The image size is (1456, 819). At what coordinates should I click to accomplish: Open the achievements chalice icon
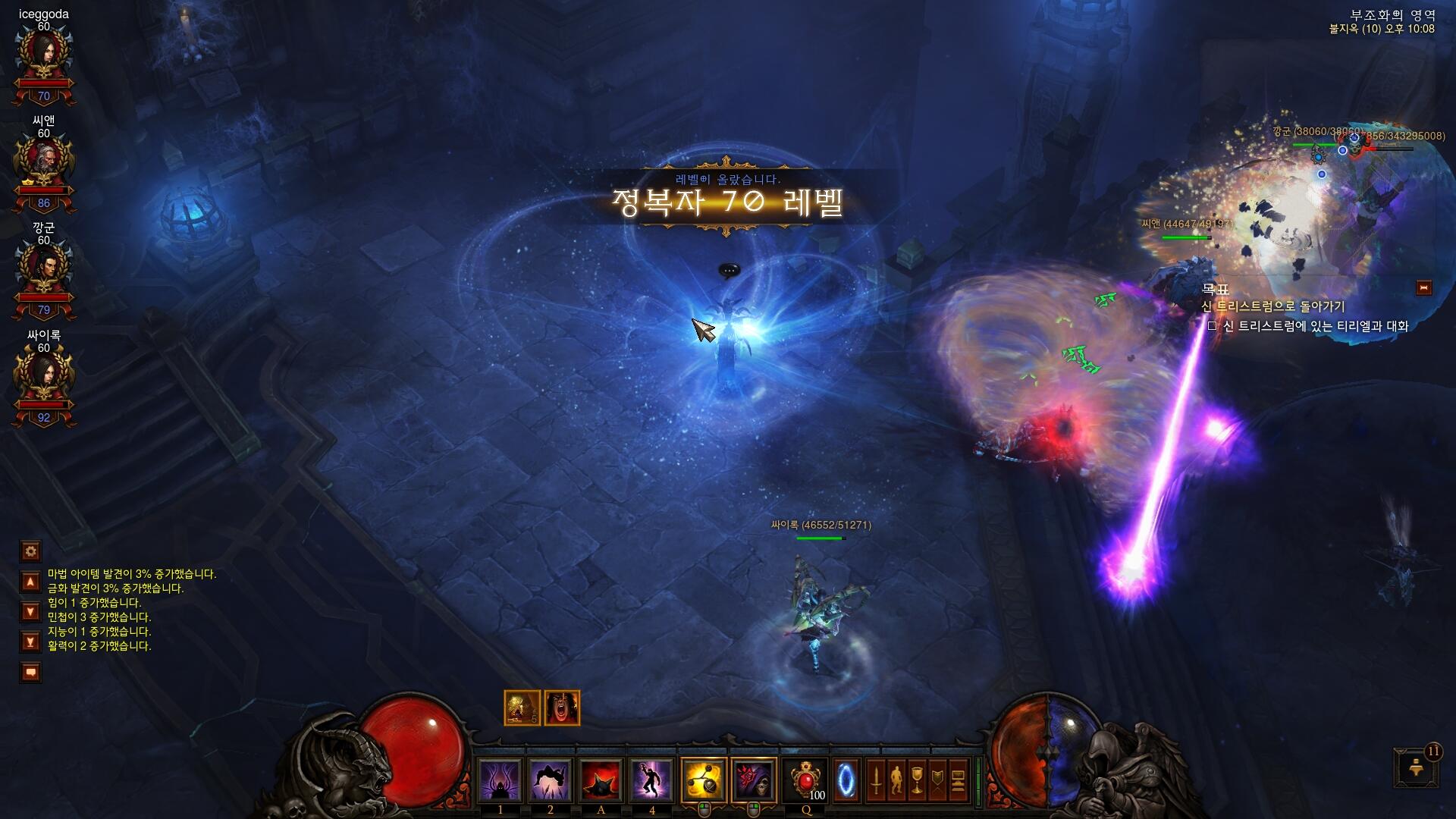coord(917,780)
